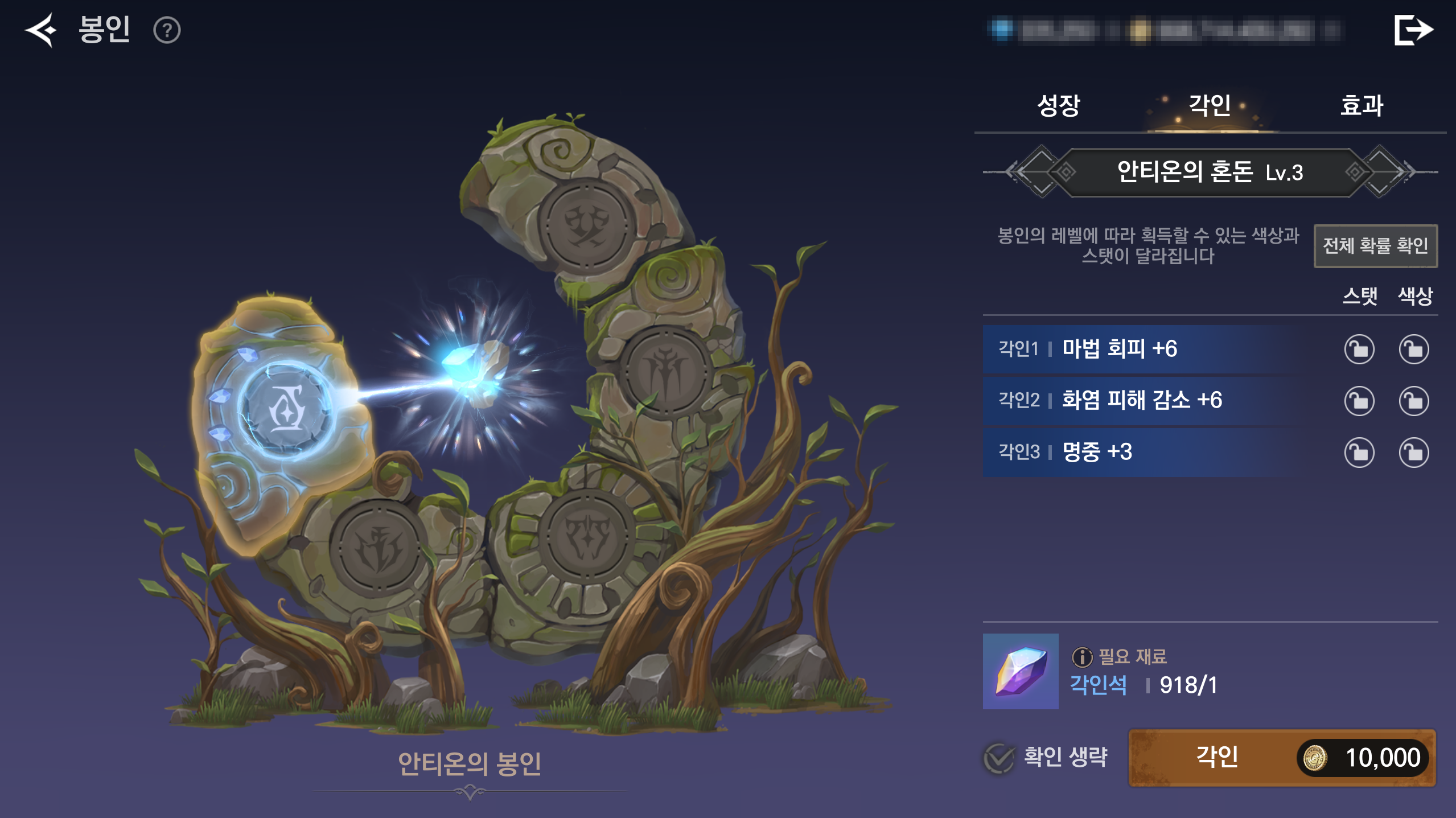Image resolution: width=1456 pixels, height=818 pixels.
Task: Toggle color lock for 각인3 명중
Action: pyautogui.click(x=1414, y=453)
